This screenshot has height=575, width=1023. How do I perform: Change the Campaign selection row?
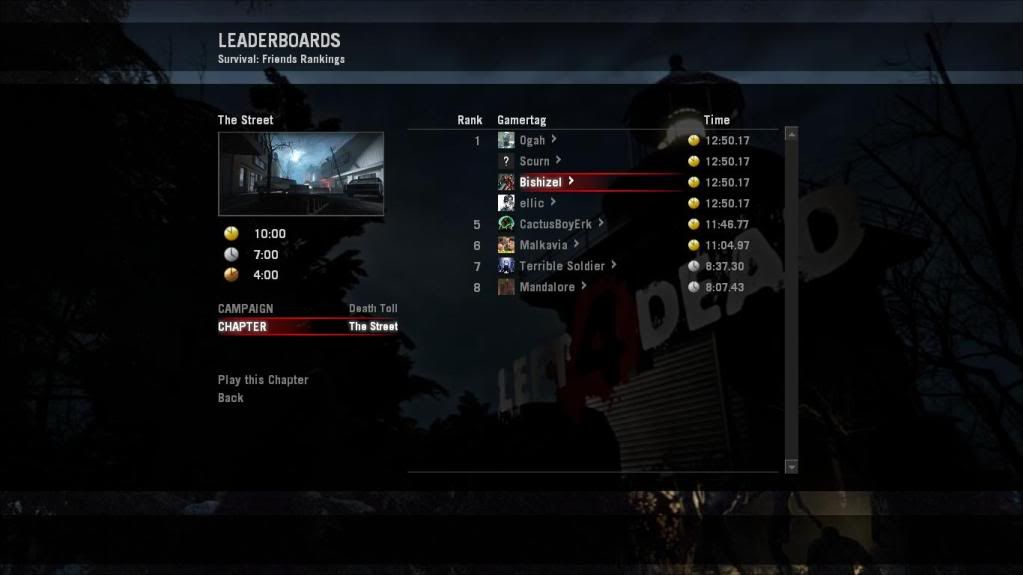tap(307, 308)
